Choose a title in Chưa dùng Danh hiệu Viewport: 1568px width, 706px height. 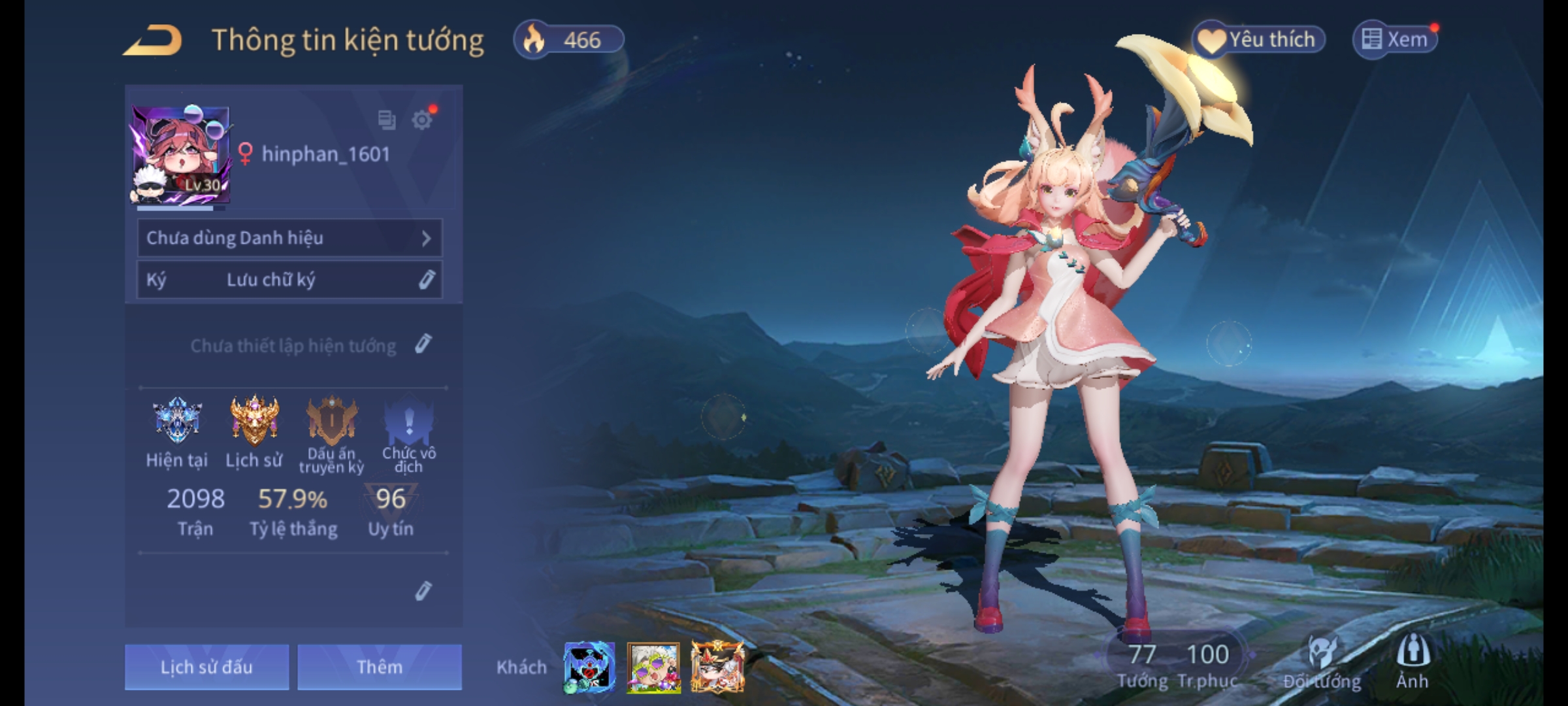click(289, 238)
